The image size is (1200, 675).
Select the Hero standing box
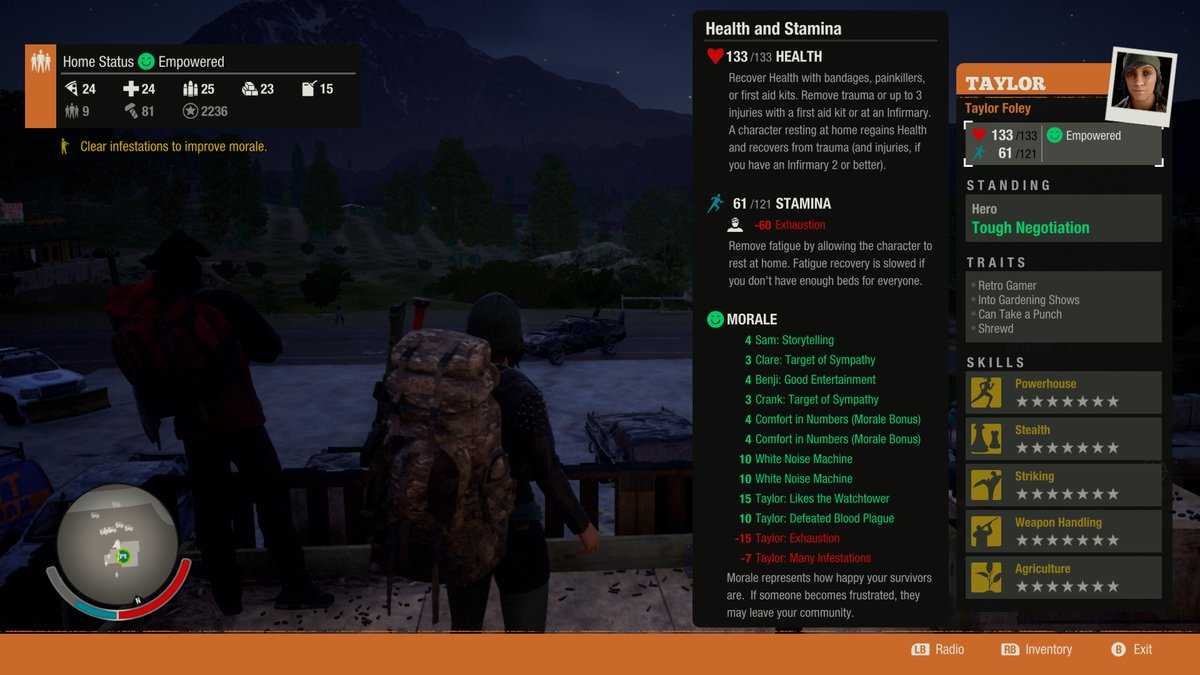(1063, 218)
